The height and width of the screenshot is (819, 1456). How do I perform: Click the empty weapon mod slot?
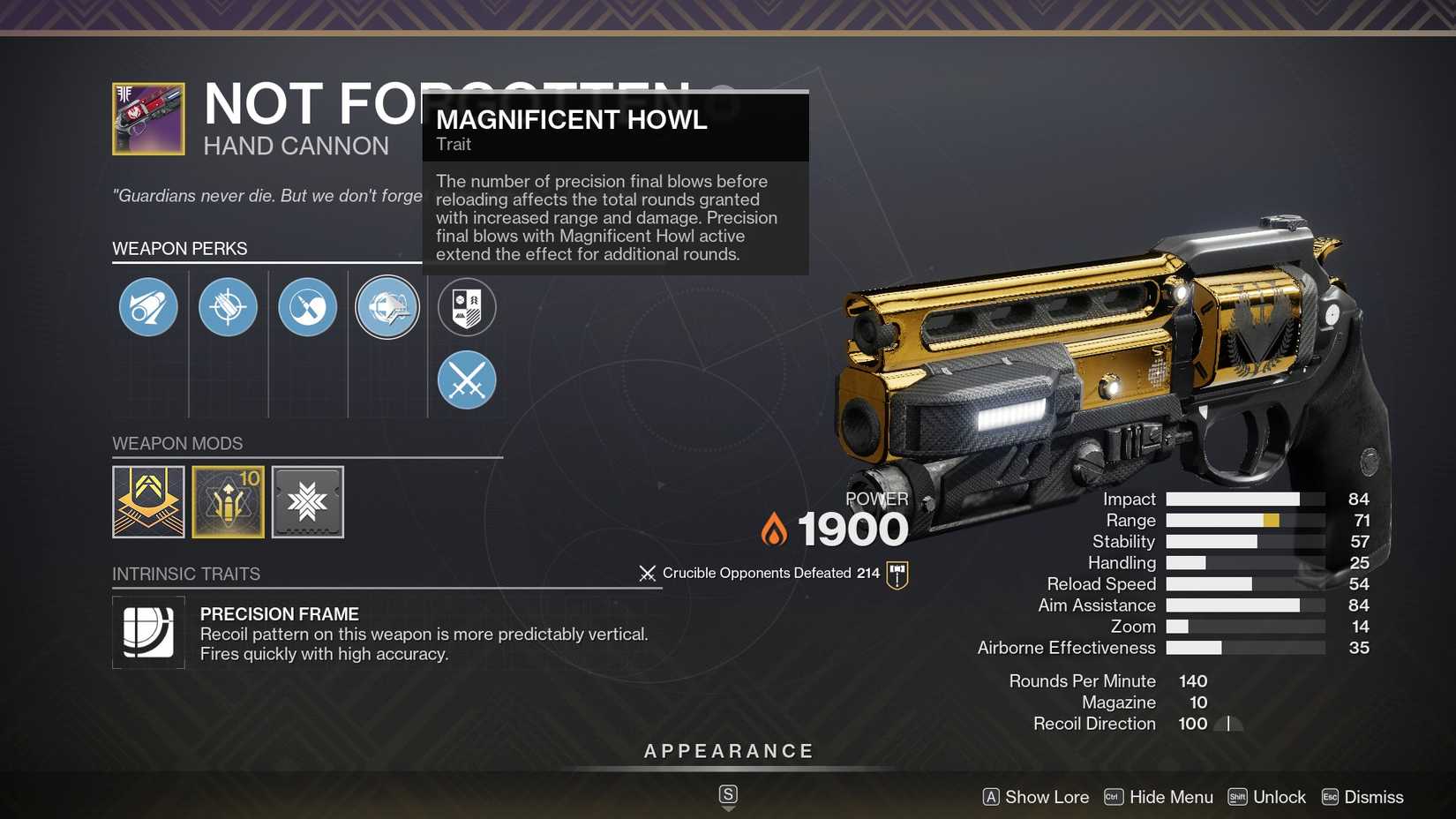click(307, 501)
